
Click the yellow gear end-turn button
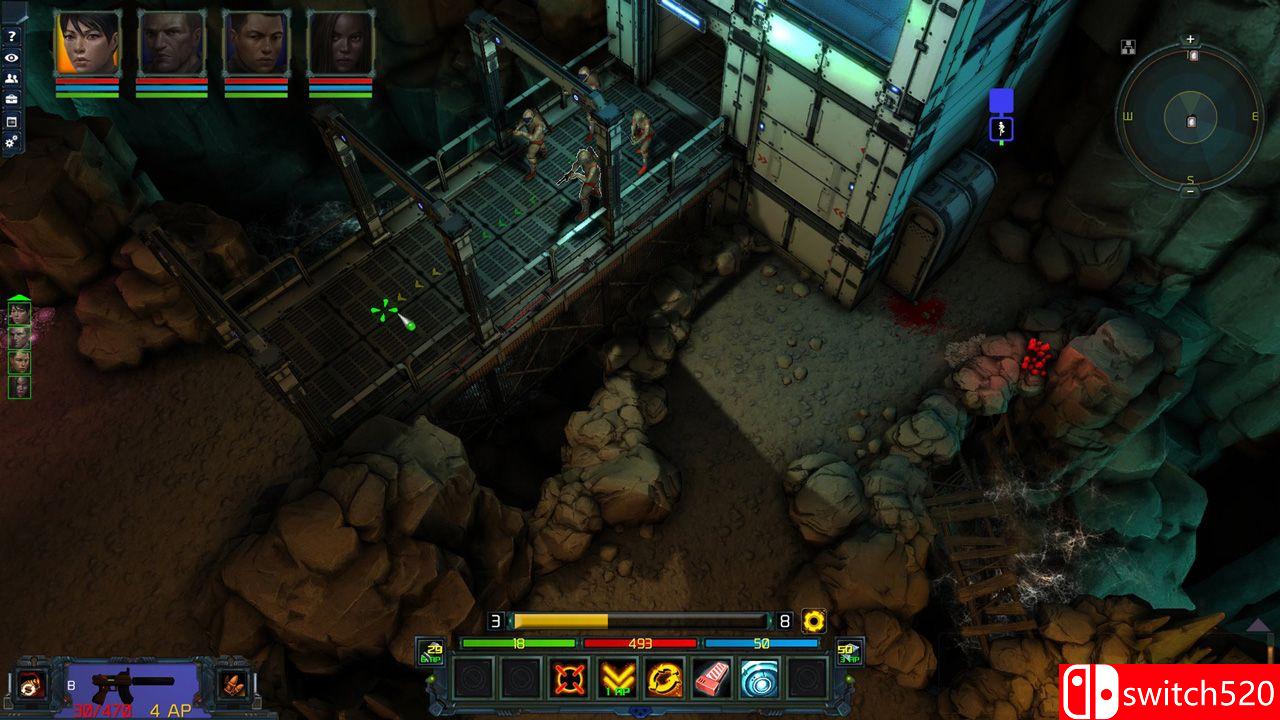pyautogui.click(x=814, y=621)
